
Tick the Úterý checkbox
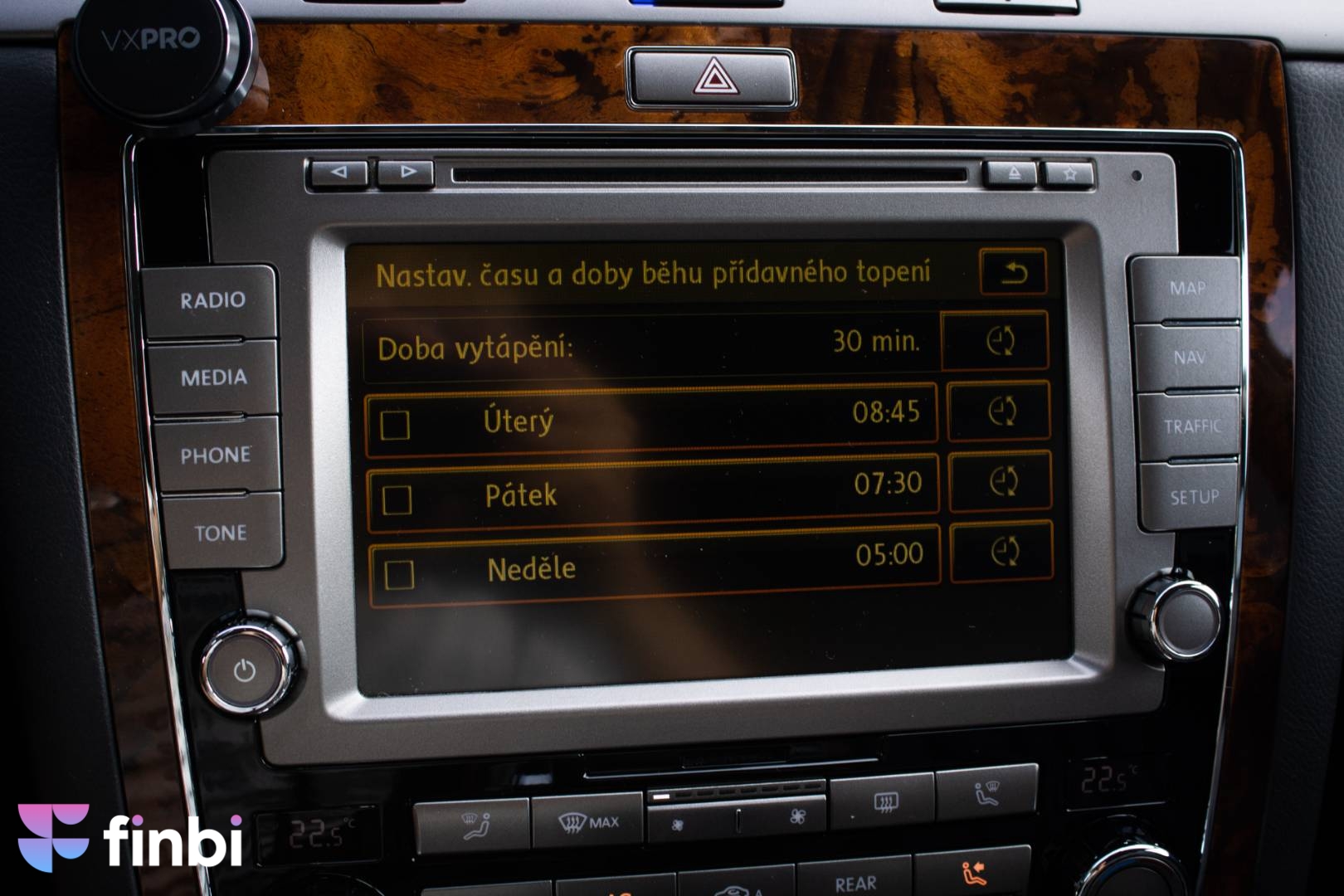pyautogui.click(x=395, y=425)
